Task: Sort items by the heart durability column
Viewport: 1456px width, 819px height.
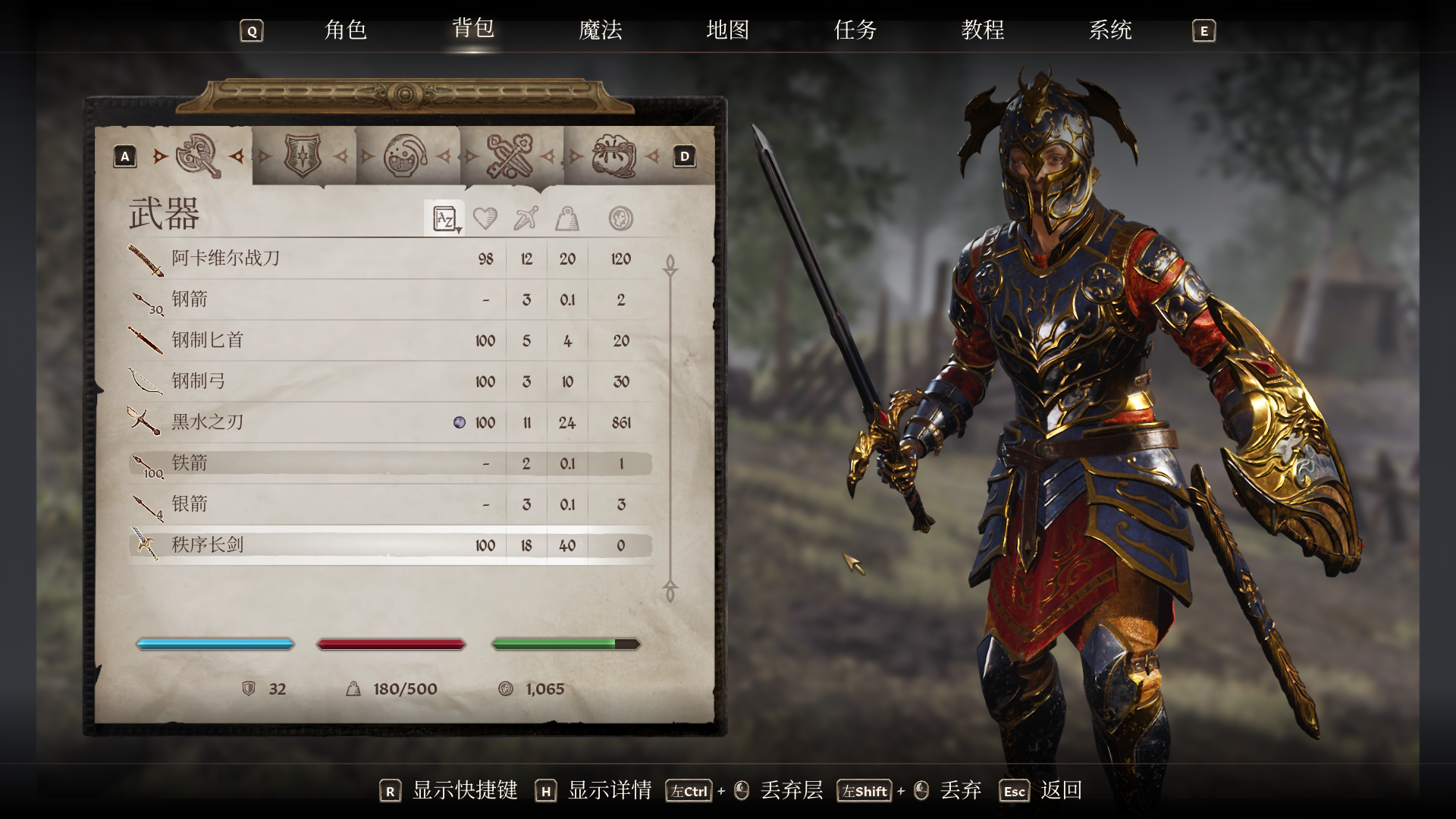Action: (485, 218)
